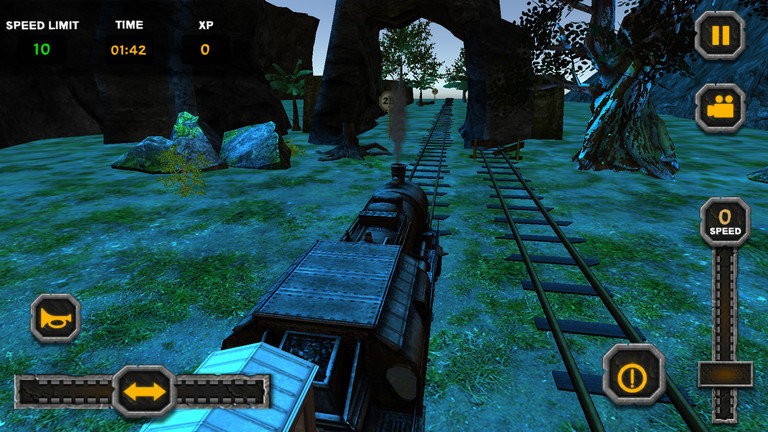The image size is (768, 432).
Task: Click the speed throttle lever handle
Action: click(x=725, y=374)
